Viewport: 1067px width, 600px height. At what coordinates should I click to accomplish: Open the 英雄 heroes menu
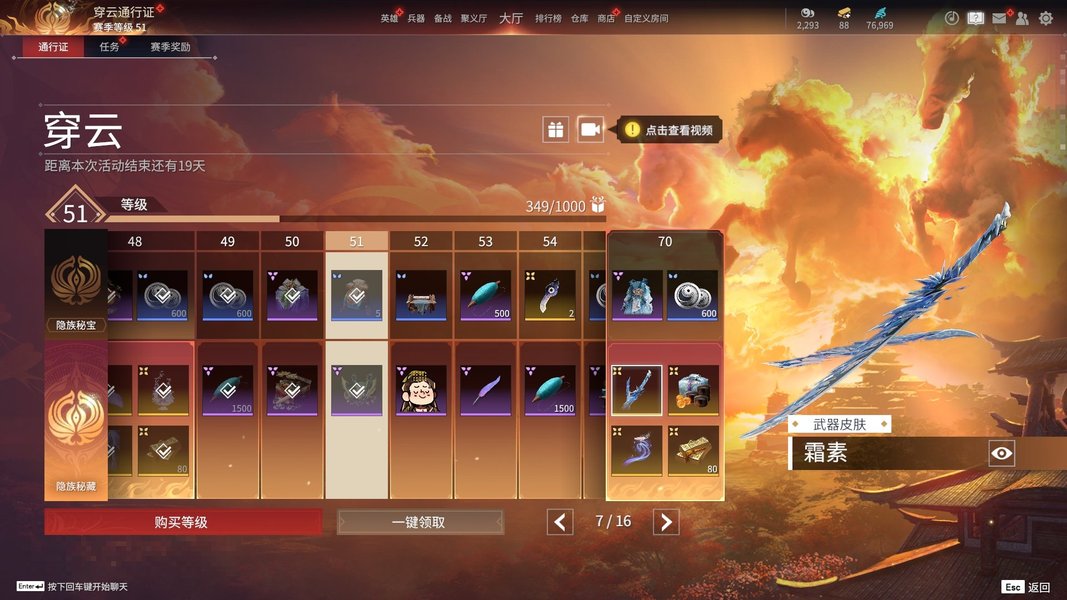point(389,18)
